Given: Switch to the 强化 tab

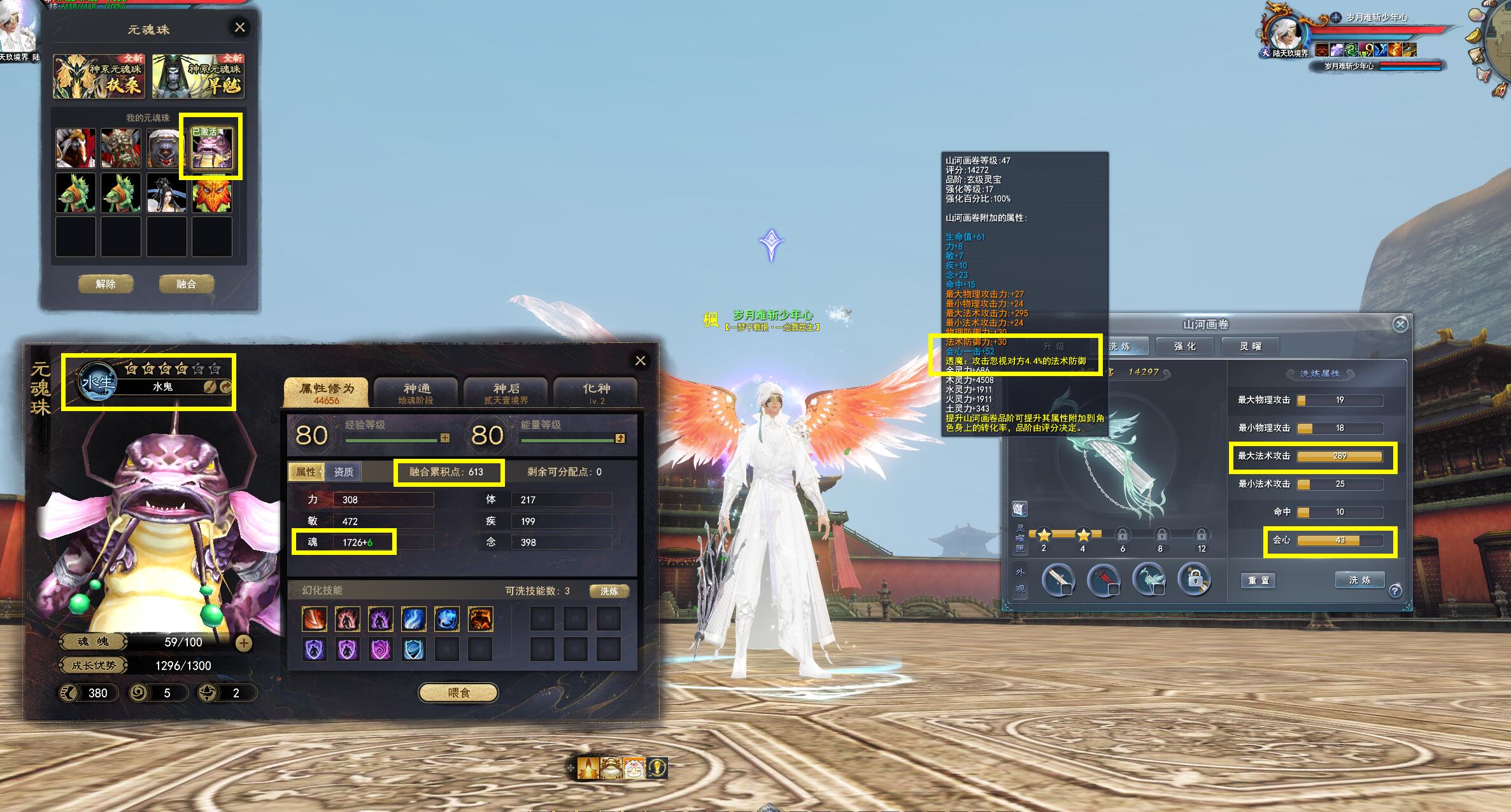Looking at the screenshot, I should point(1185,346).
